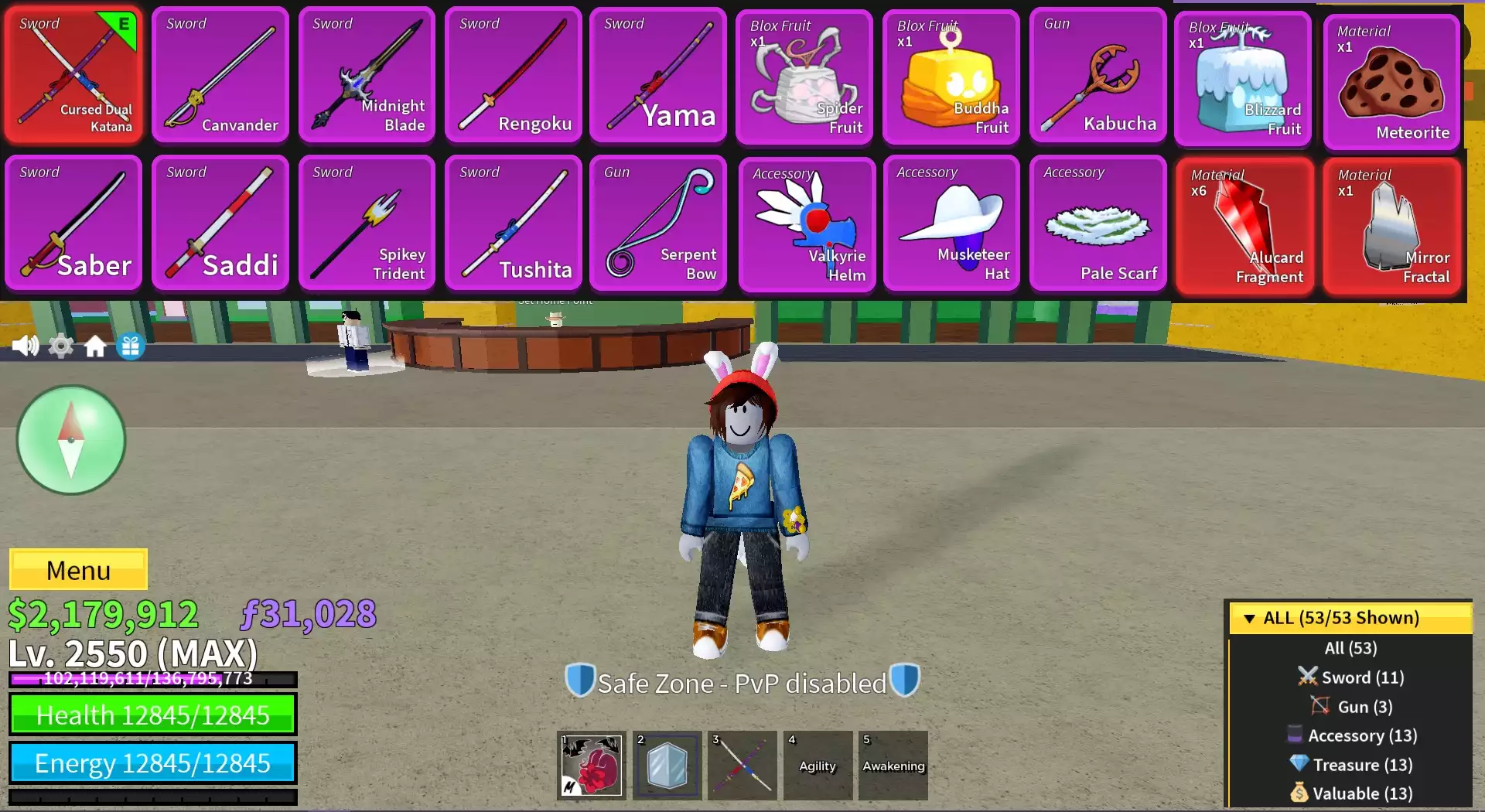Select the Serpent Bow gun
The width and height of the screenshot is (1485, 812).
coord(657,223)
